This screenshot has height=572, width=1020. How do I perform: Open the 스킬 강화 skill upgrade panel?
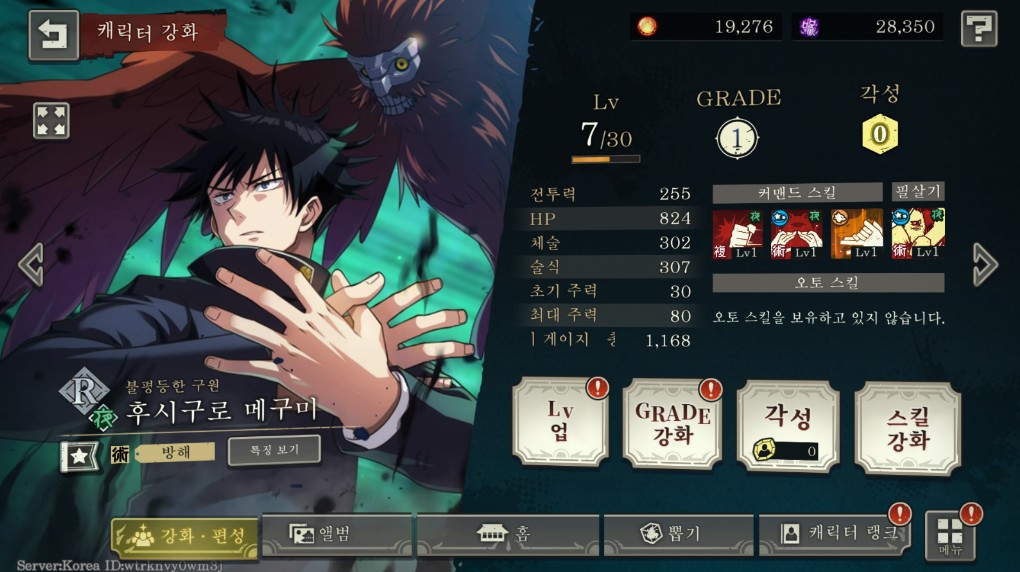[907, 427]
